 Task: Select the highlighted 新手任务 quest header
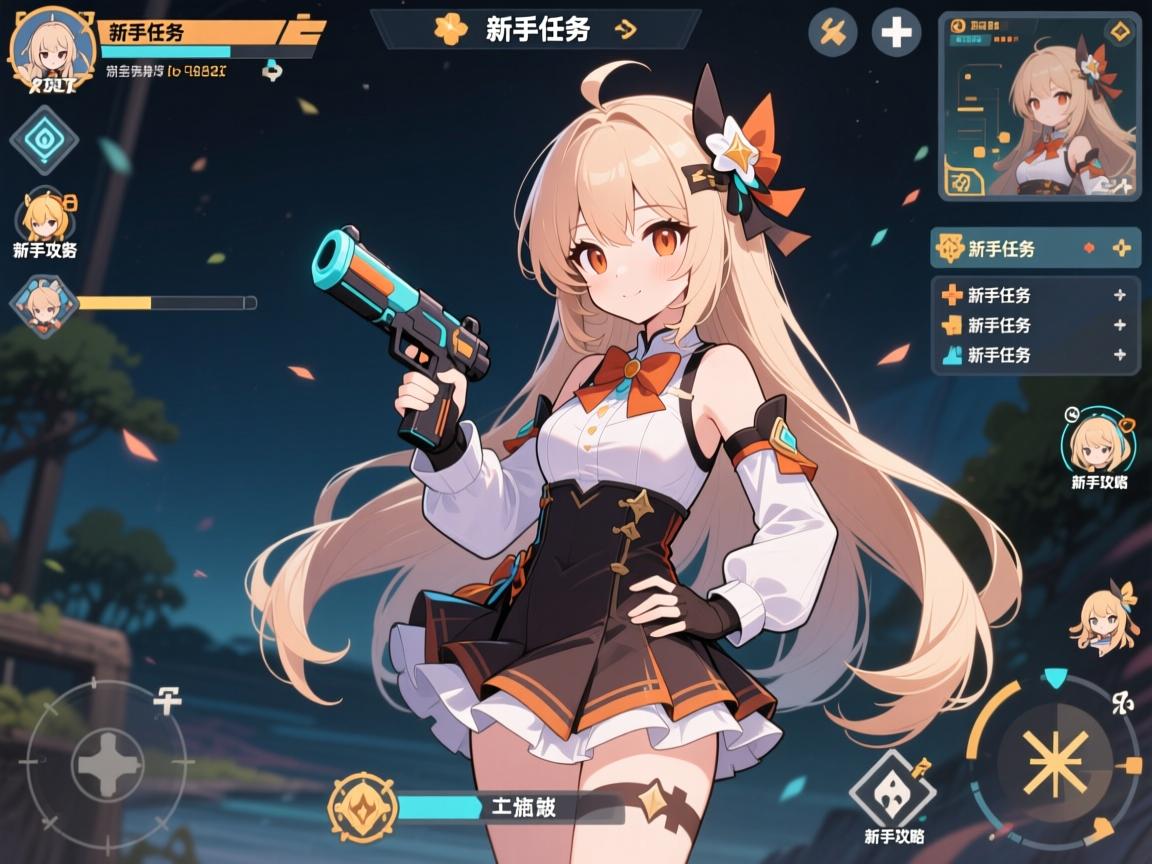coord(1034,248)
